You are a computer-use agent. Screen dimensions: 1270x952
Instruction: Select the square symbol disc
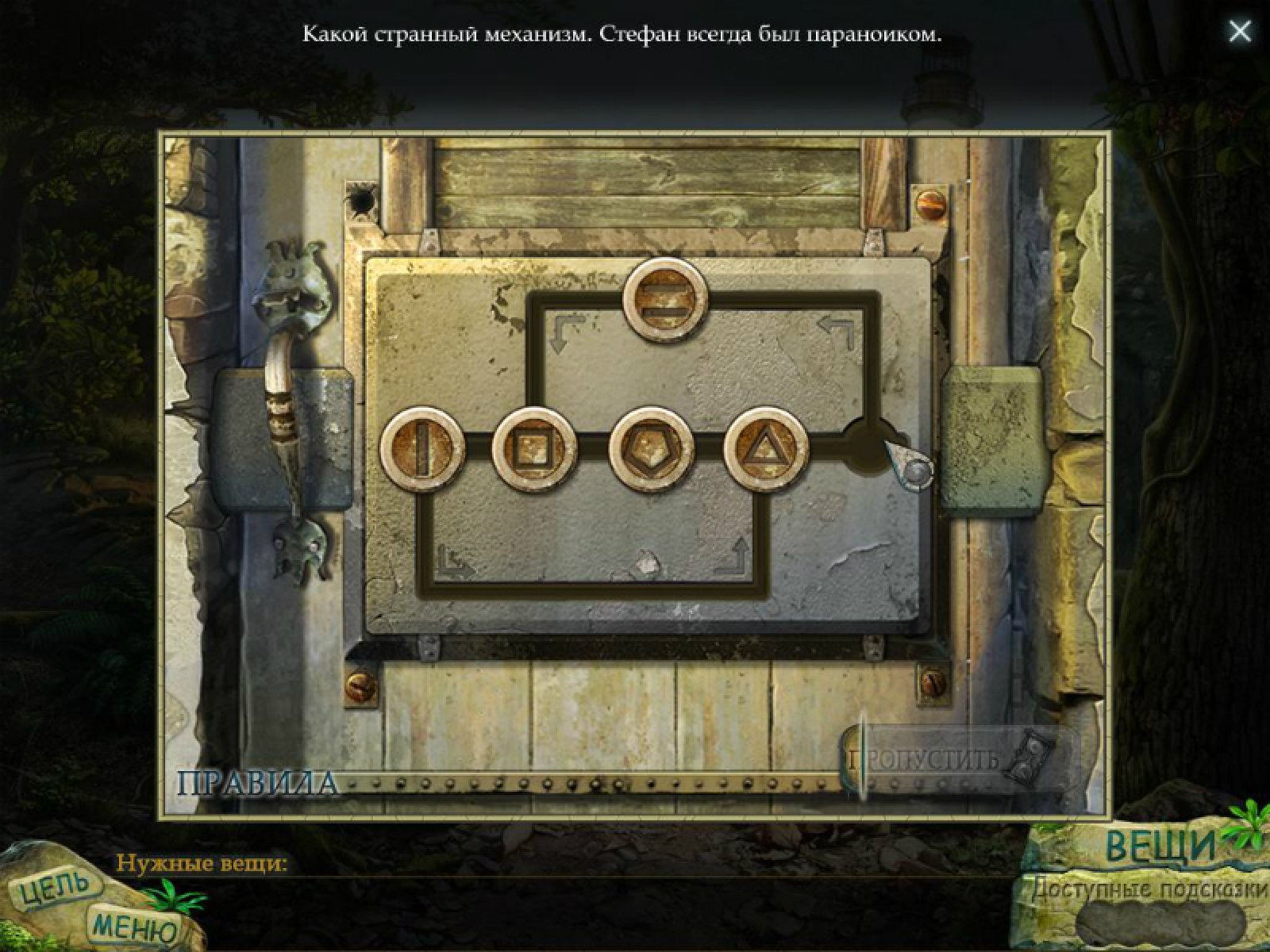(x=533, y=448)
